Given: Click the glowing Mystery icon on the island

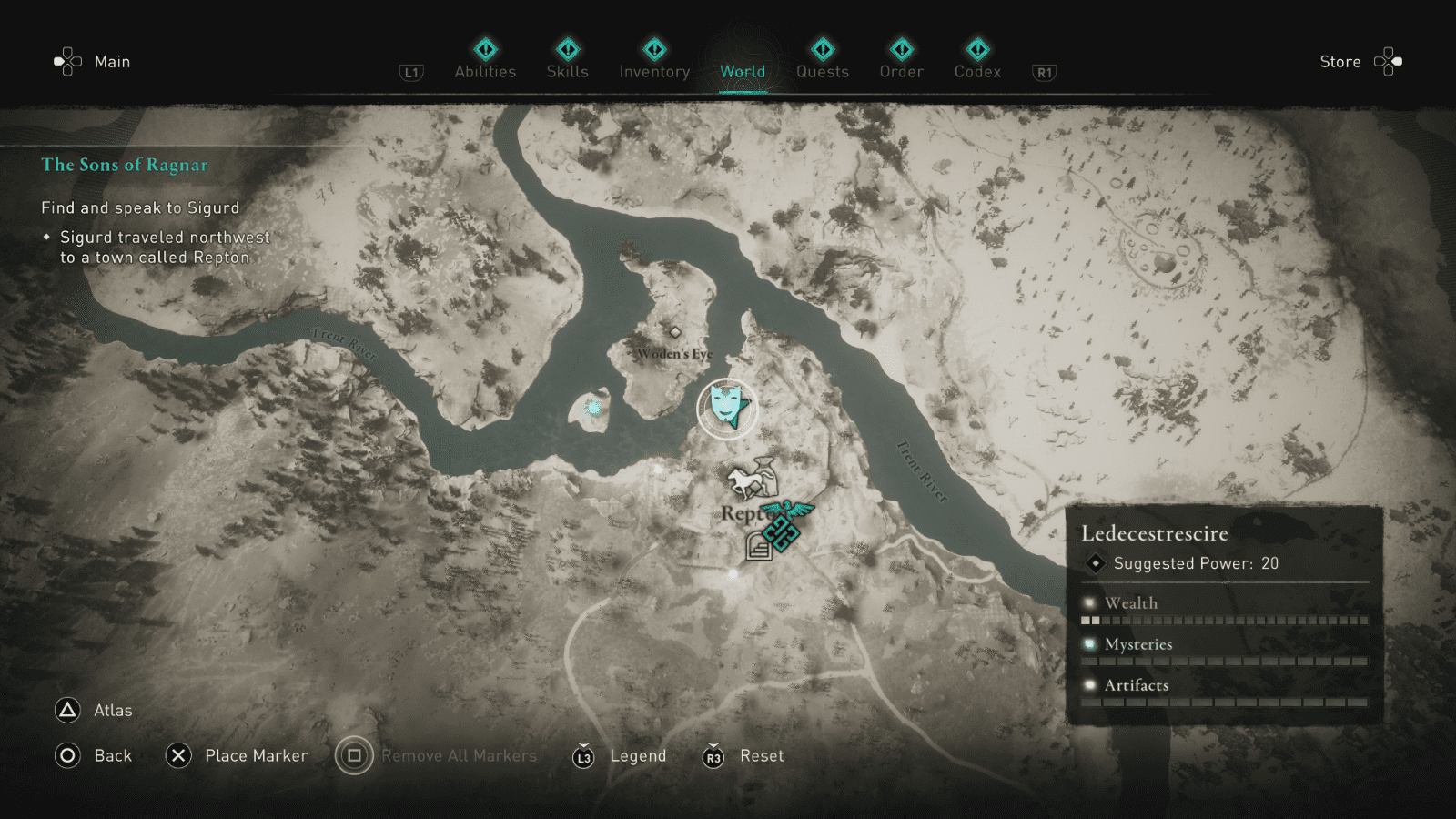Looking at the screenshot, I should click(x=592, y=409).
